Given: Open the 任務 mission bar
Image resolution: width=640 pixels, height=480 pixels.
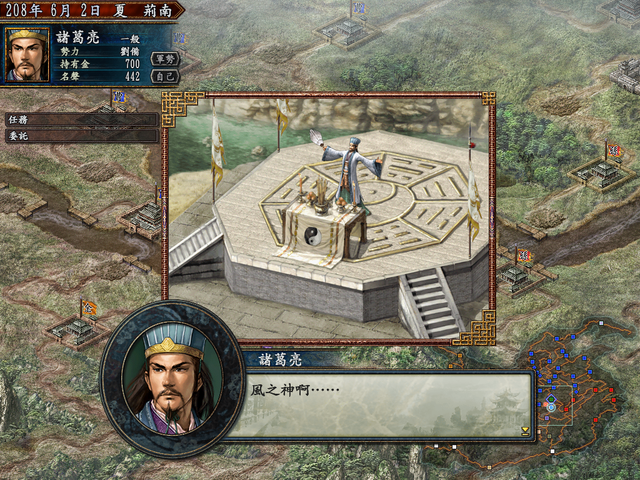Looking at the screenshot, I should 80,120.
